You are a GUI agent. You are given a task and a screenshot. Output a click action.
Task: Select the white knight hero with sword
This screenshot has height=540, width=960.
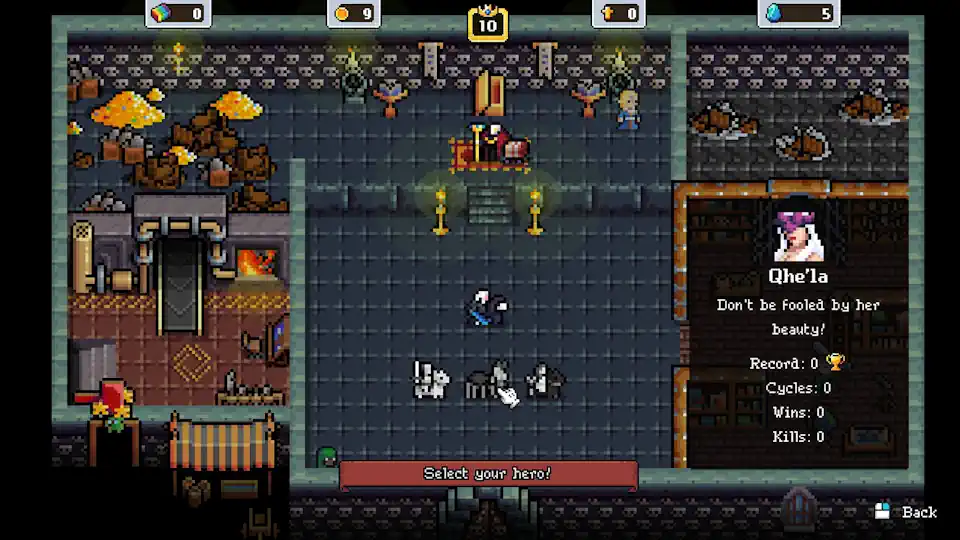click(x=431, y=380)
